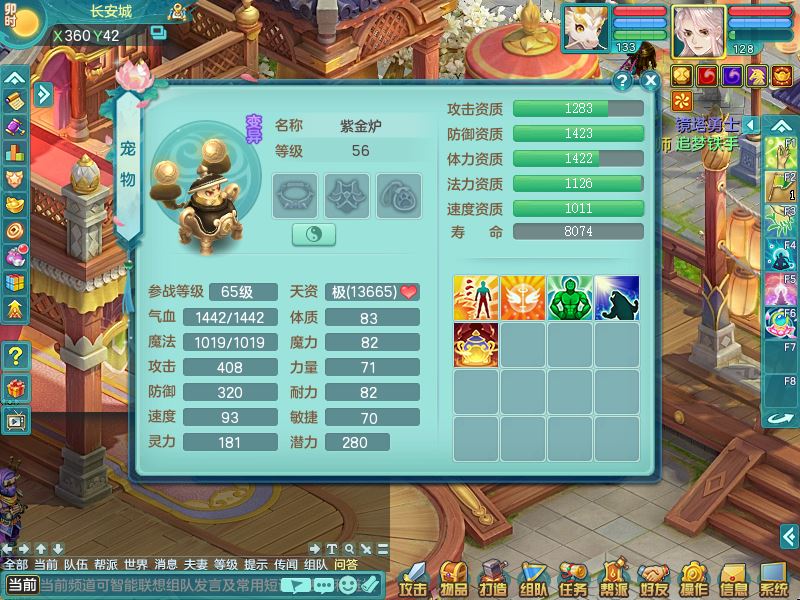The height and width of the screenshot is (600, 800).
Task: Click the pink-haired character portrait
Action: pos(698,30)
